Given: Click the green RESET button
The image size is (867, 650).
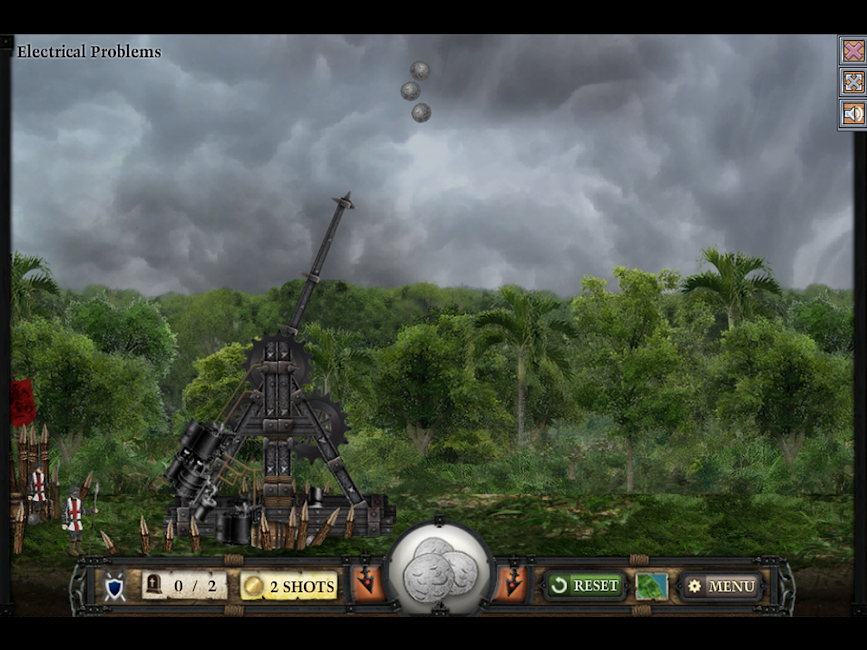Looking at the screenshot, I should [x=586, y=585].
